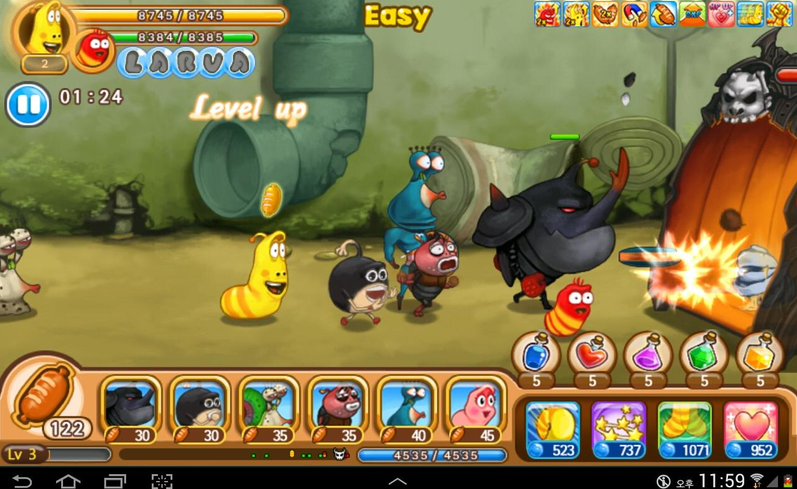The image size is (797, 489).
Task: Use the purple potion flask
Action: [x=648, y=355]
